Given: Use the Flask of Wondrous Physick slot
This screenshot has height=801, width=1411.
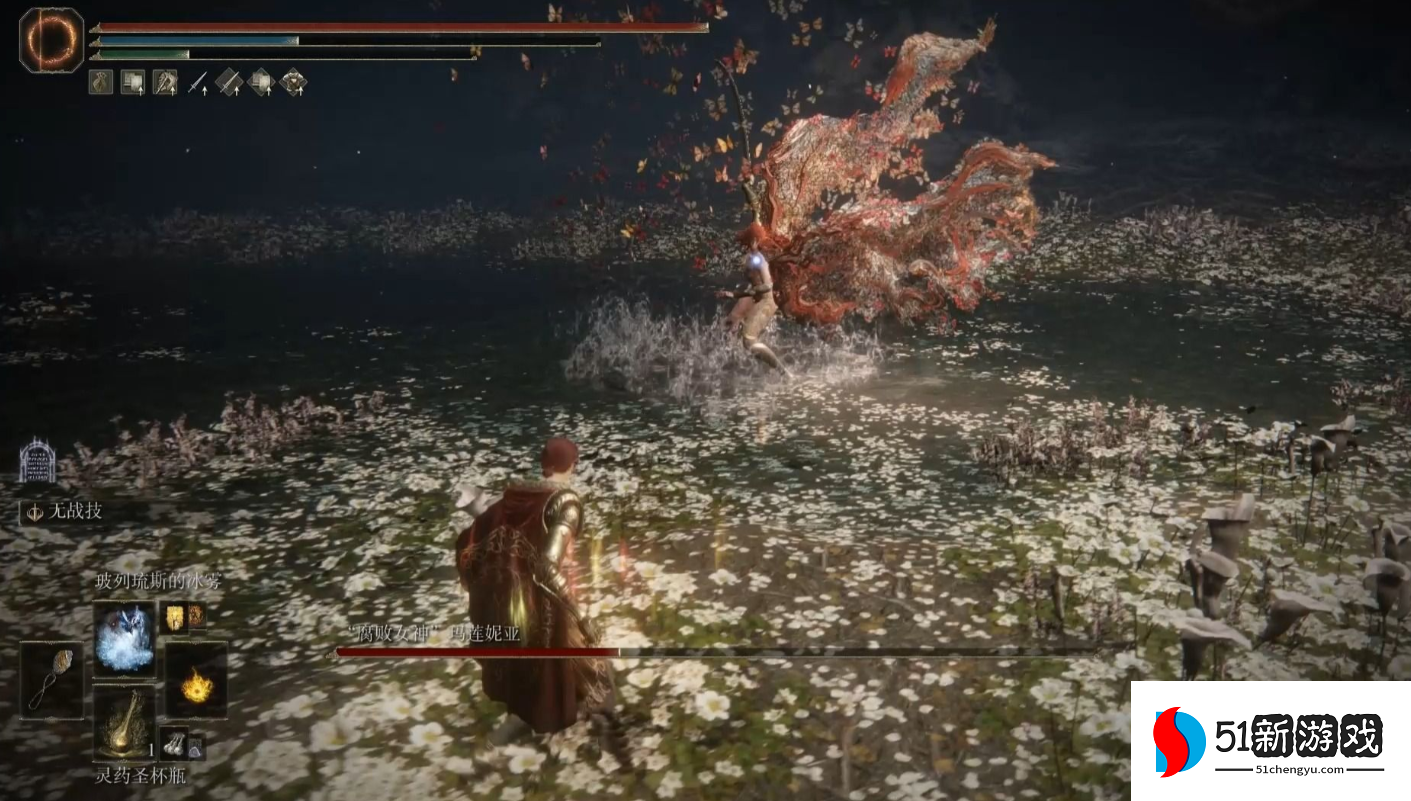Looking at the screenshot, I should pyautogui.click(x=125, y=723).
